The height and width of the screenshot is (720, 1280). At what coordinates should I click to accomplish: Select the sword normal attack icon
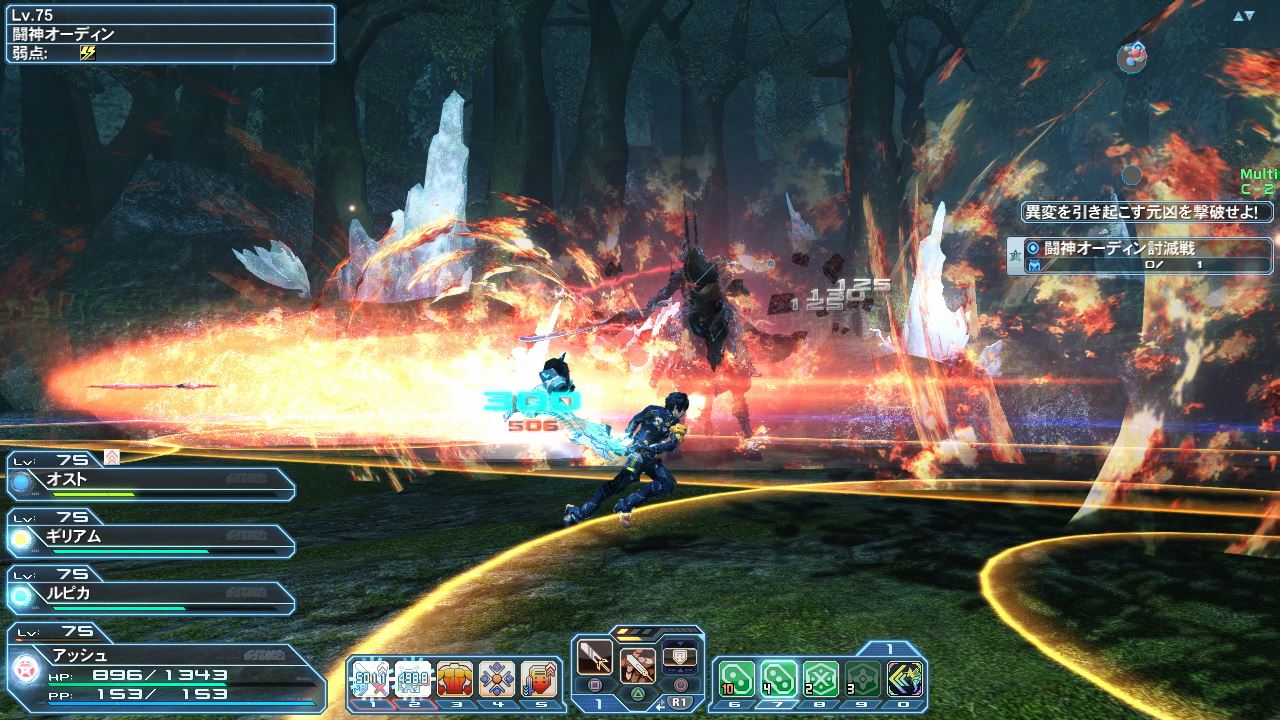point(595,658)
